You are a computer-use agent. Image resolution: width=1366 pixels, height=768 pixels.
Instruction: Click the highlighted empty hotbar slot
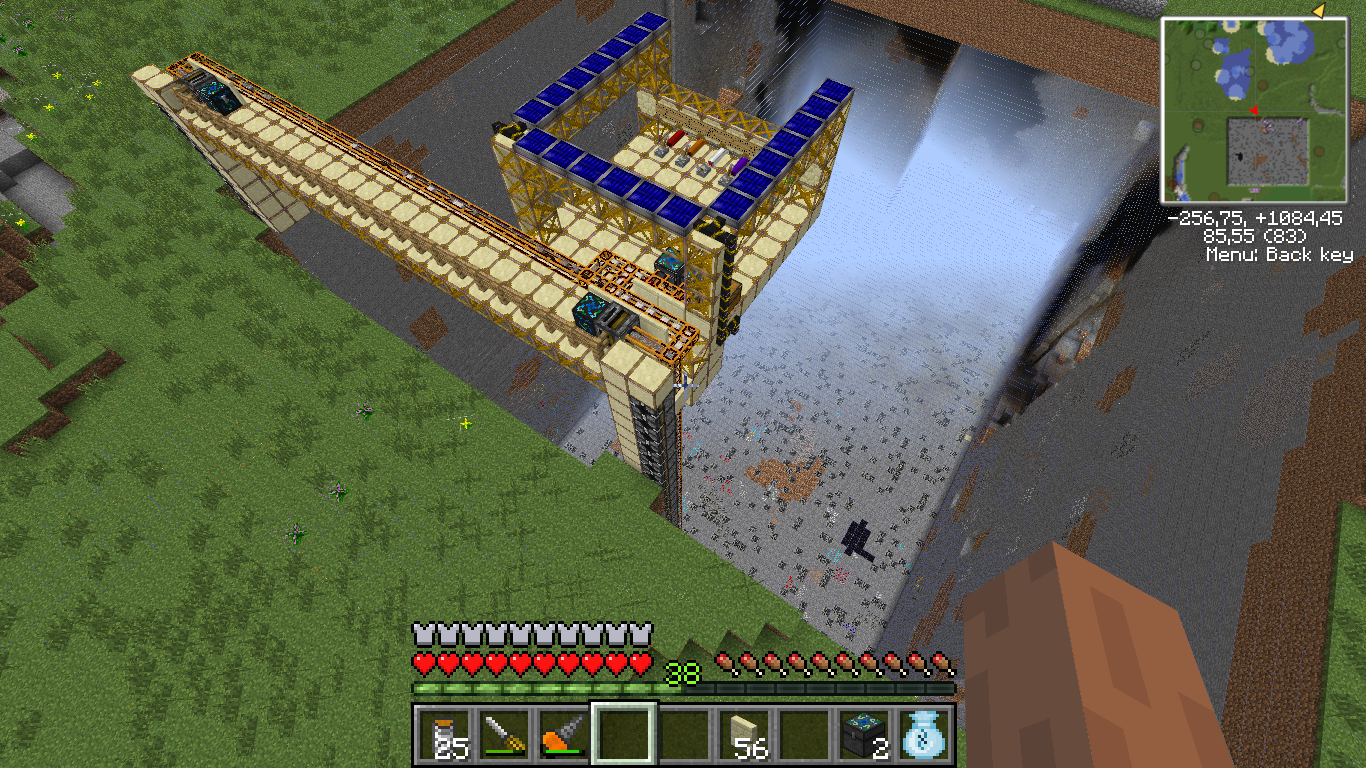[623, 736]
